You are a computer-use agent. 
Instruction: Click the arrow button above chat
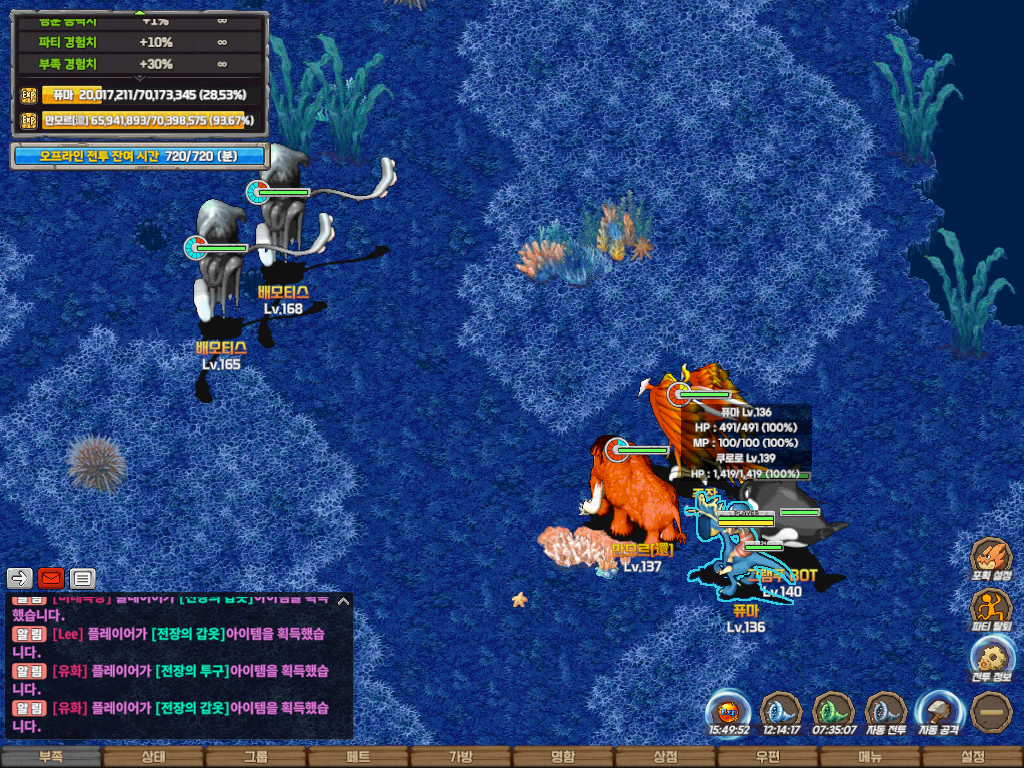pyautogui.click(x=20, y=578)
